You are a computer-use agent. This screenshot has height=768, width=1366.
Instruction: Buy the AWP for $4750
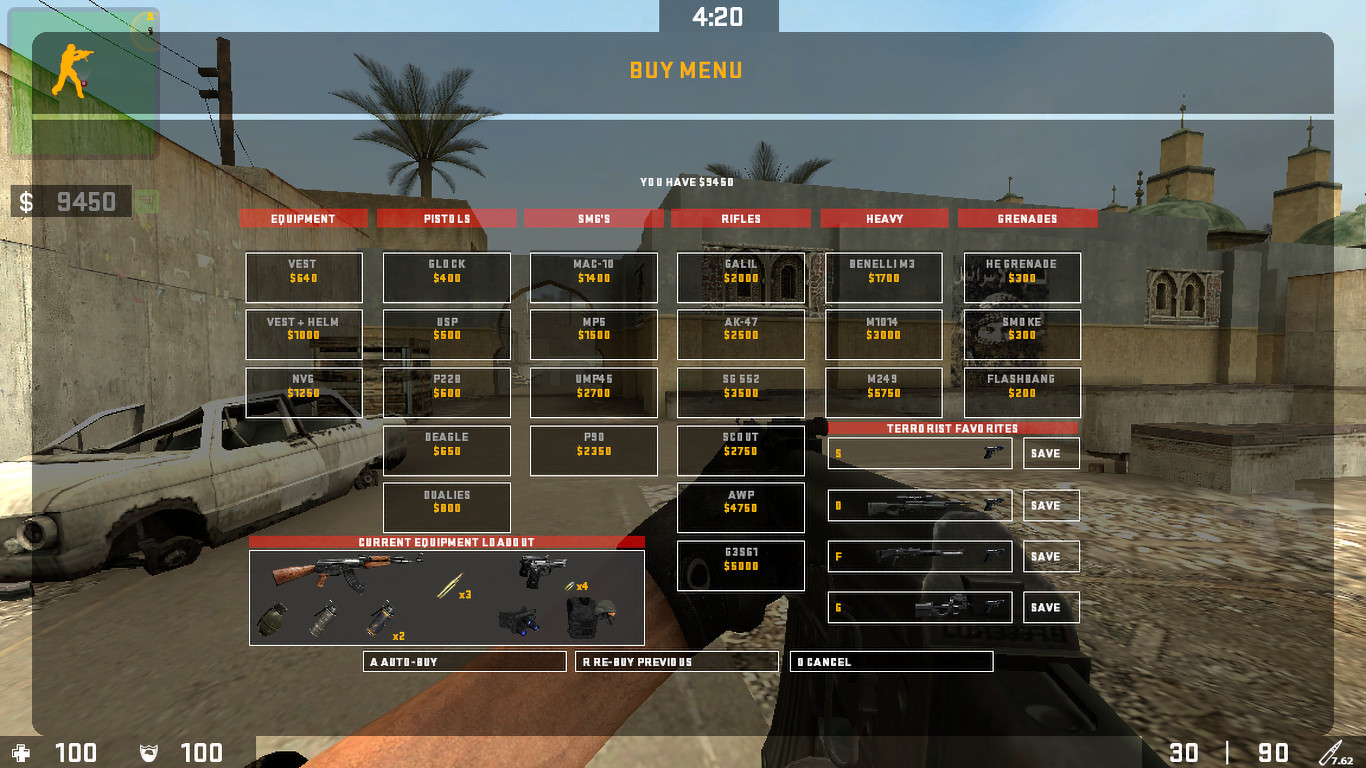(x=740, y=508)
